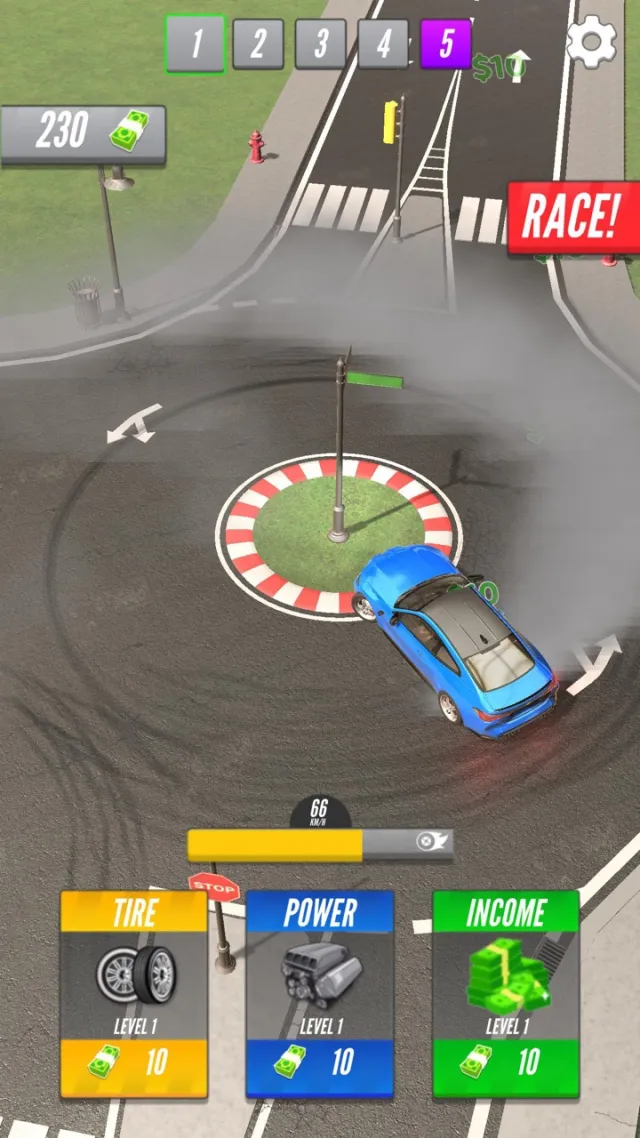640x1138 pixels.
Task: Switch to stage 3 box
Action: (x=321, y=44)
